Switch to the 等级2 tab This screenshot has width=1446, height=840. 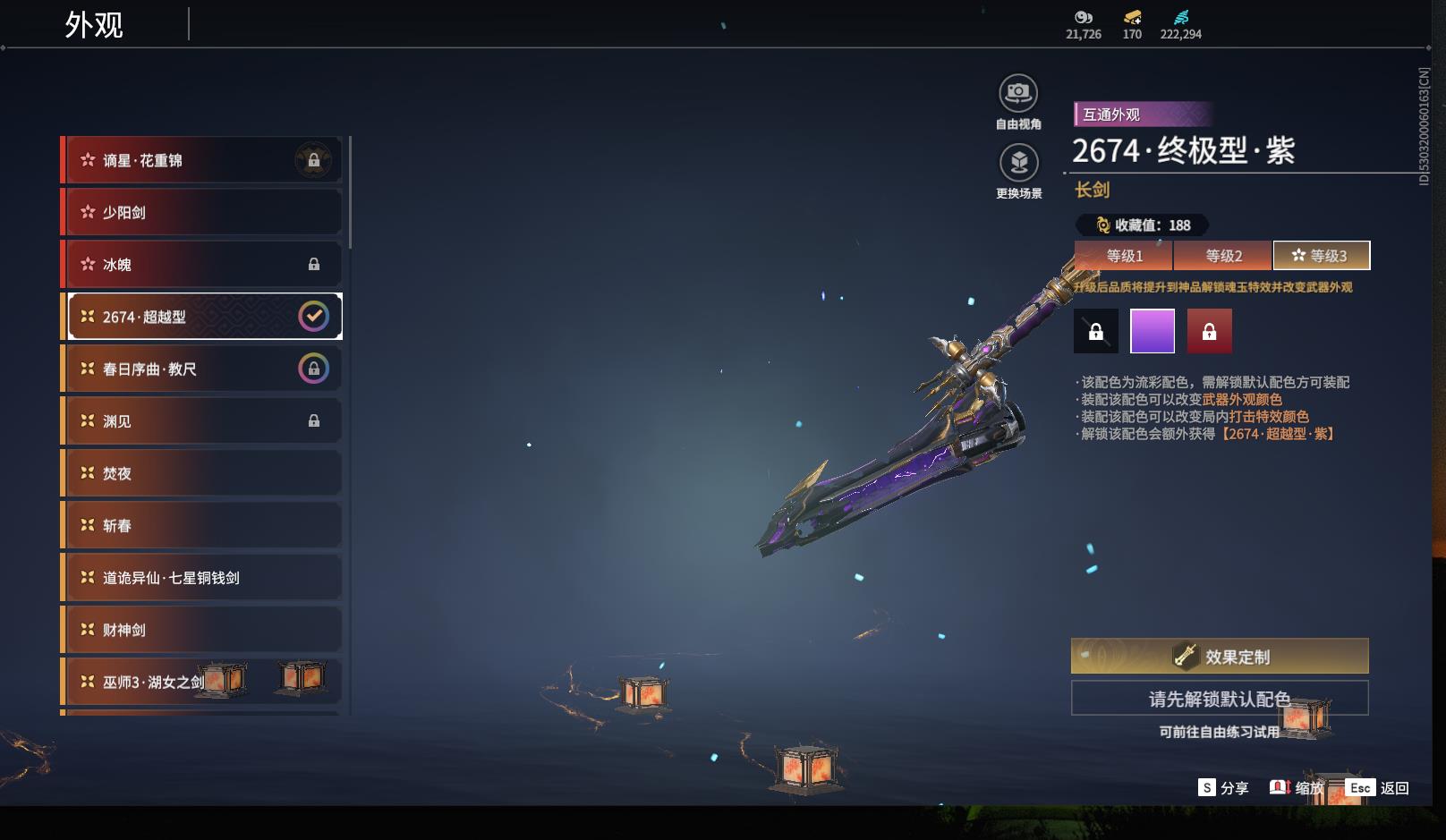[1222, 256]
